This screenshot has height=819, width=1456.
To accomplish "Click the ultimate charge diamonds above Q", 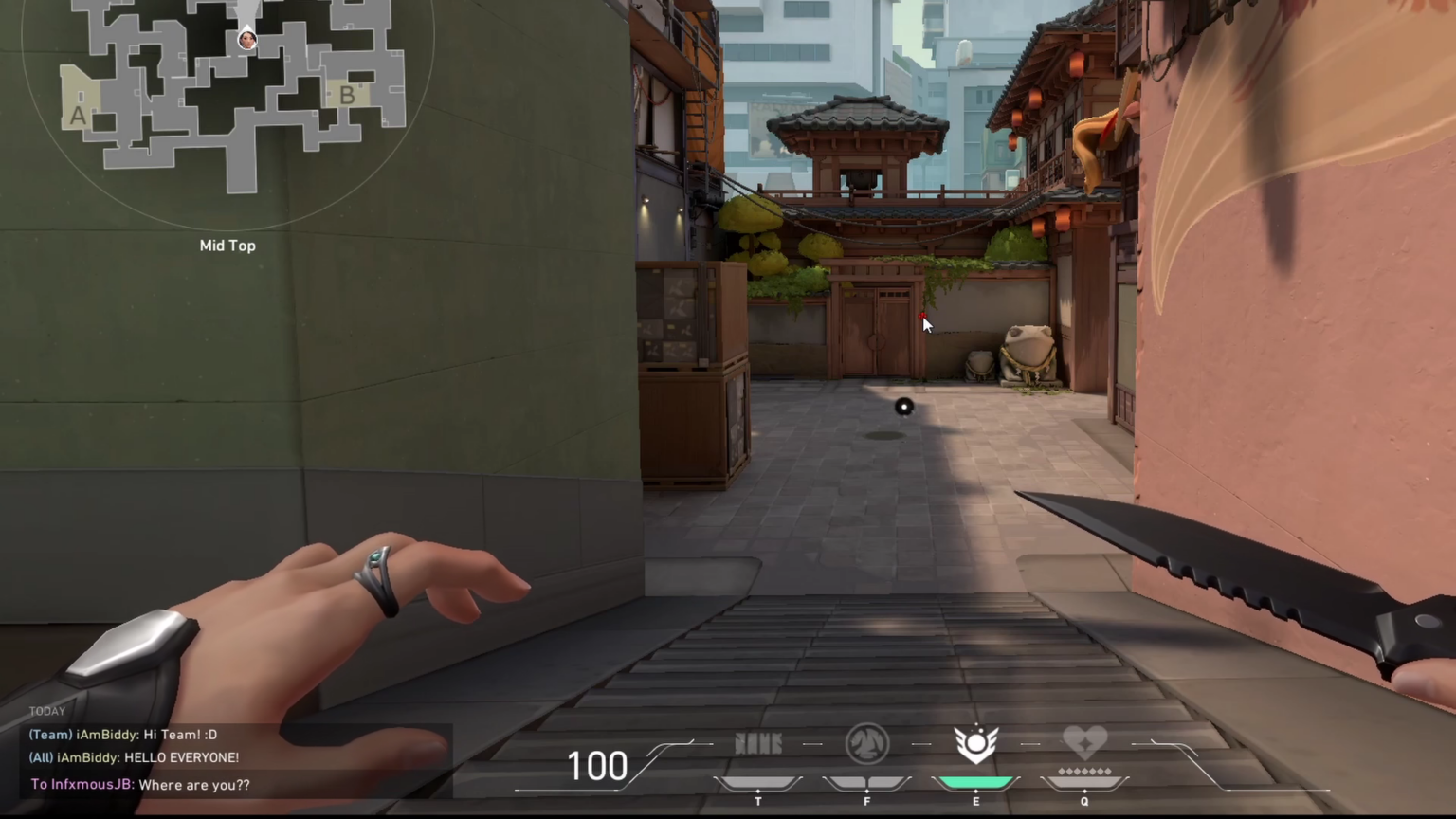I will click(1083, 771).
